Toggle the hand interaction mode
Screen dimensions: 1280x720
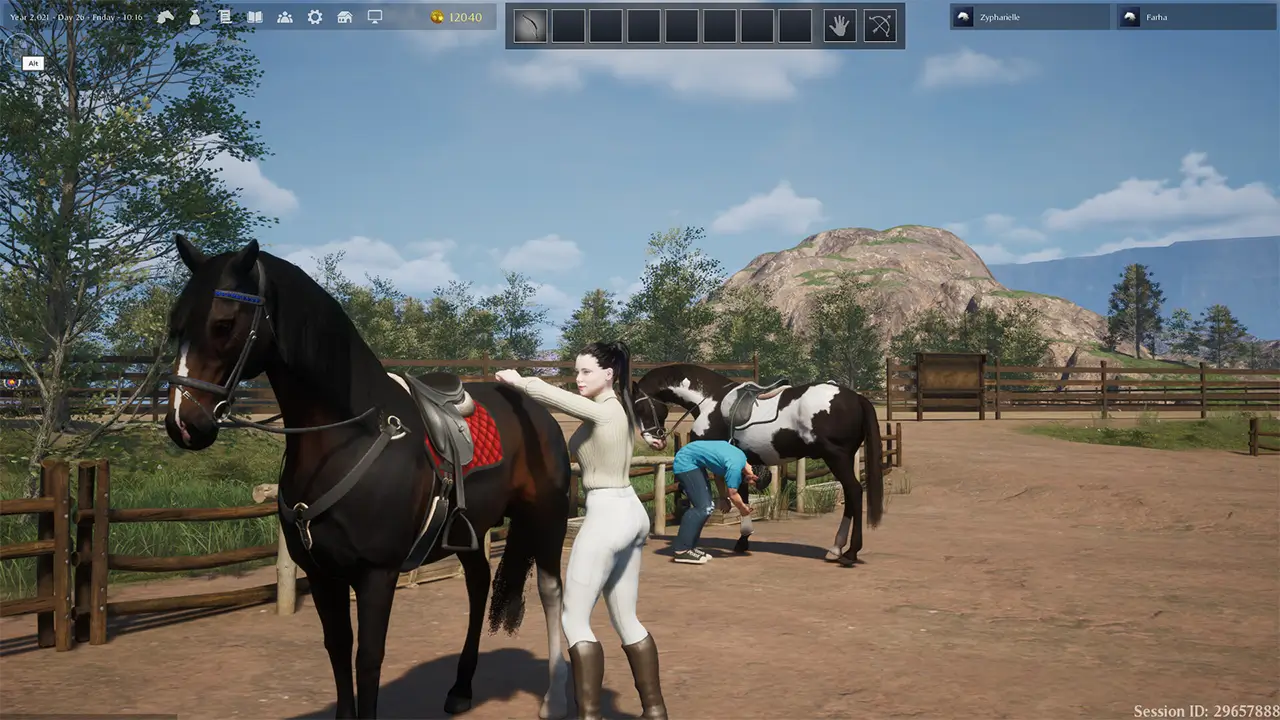point(838,24)
